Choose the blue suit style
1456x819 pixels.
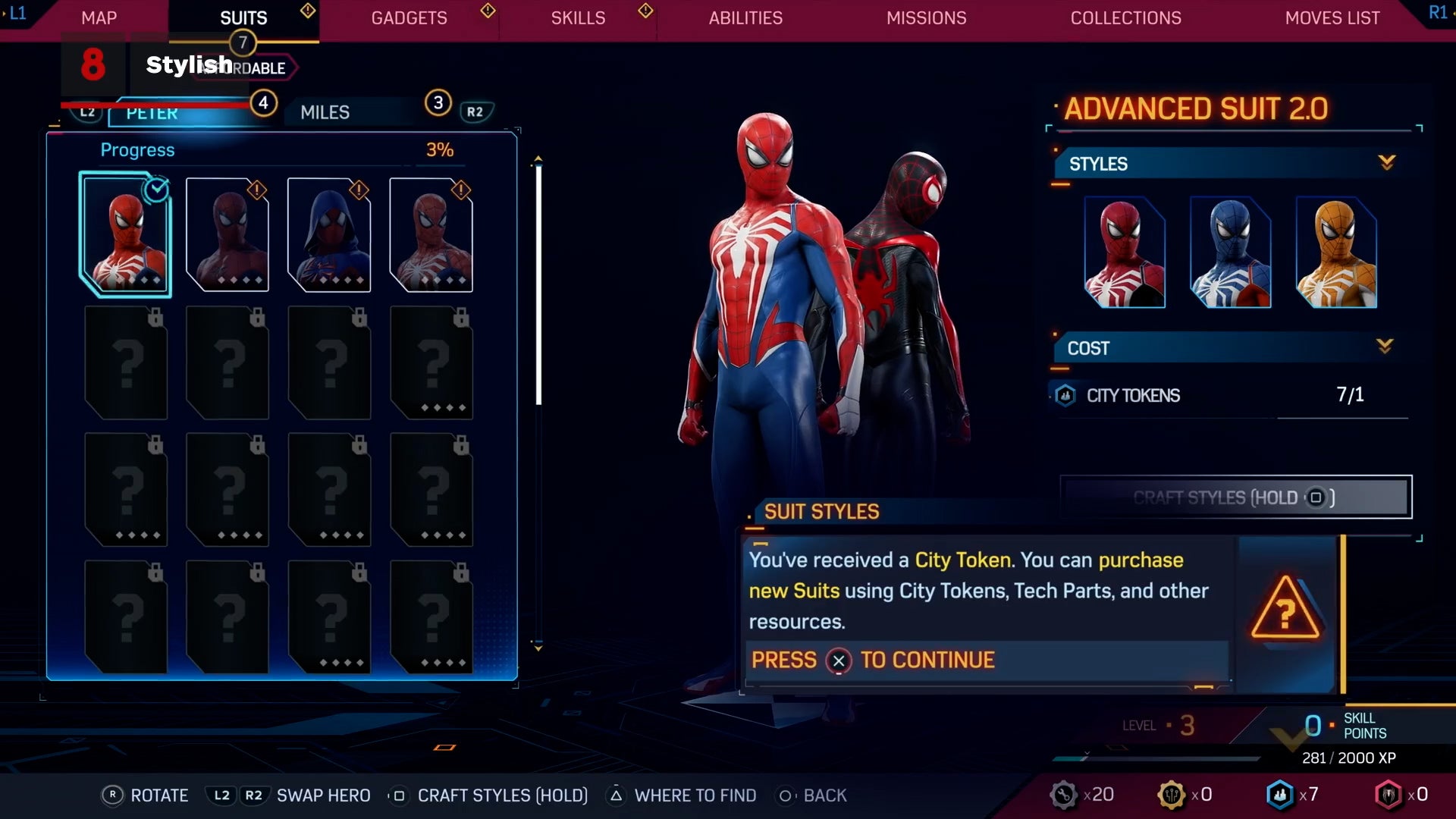click(x=1230, y=253)
